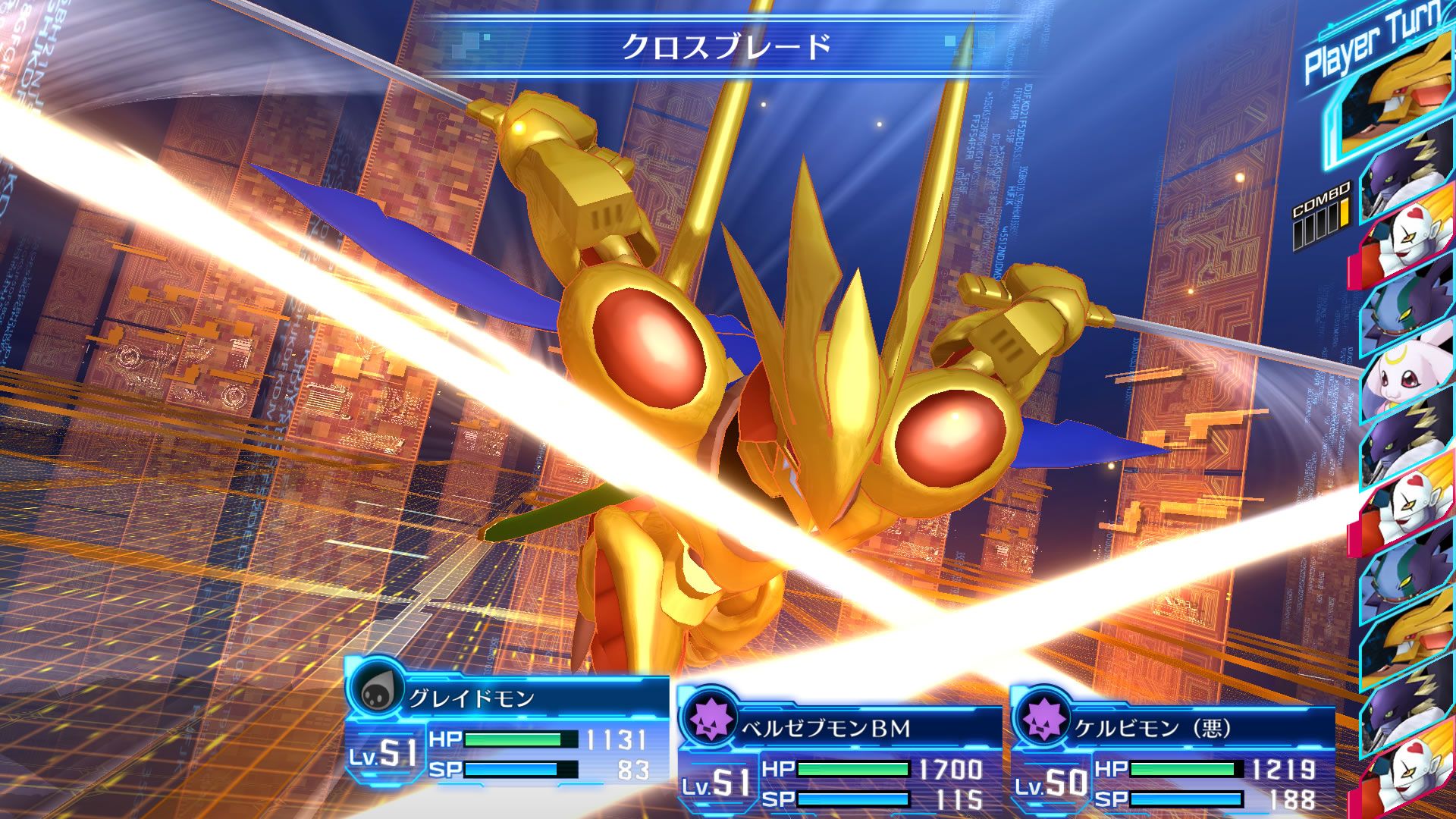Select the Cherubimon turn queue entry
Viewport: 1456px width, 819px height.
(x=1410, y=307)
